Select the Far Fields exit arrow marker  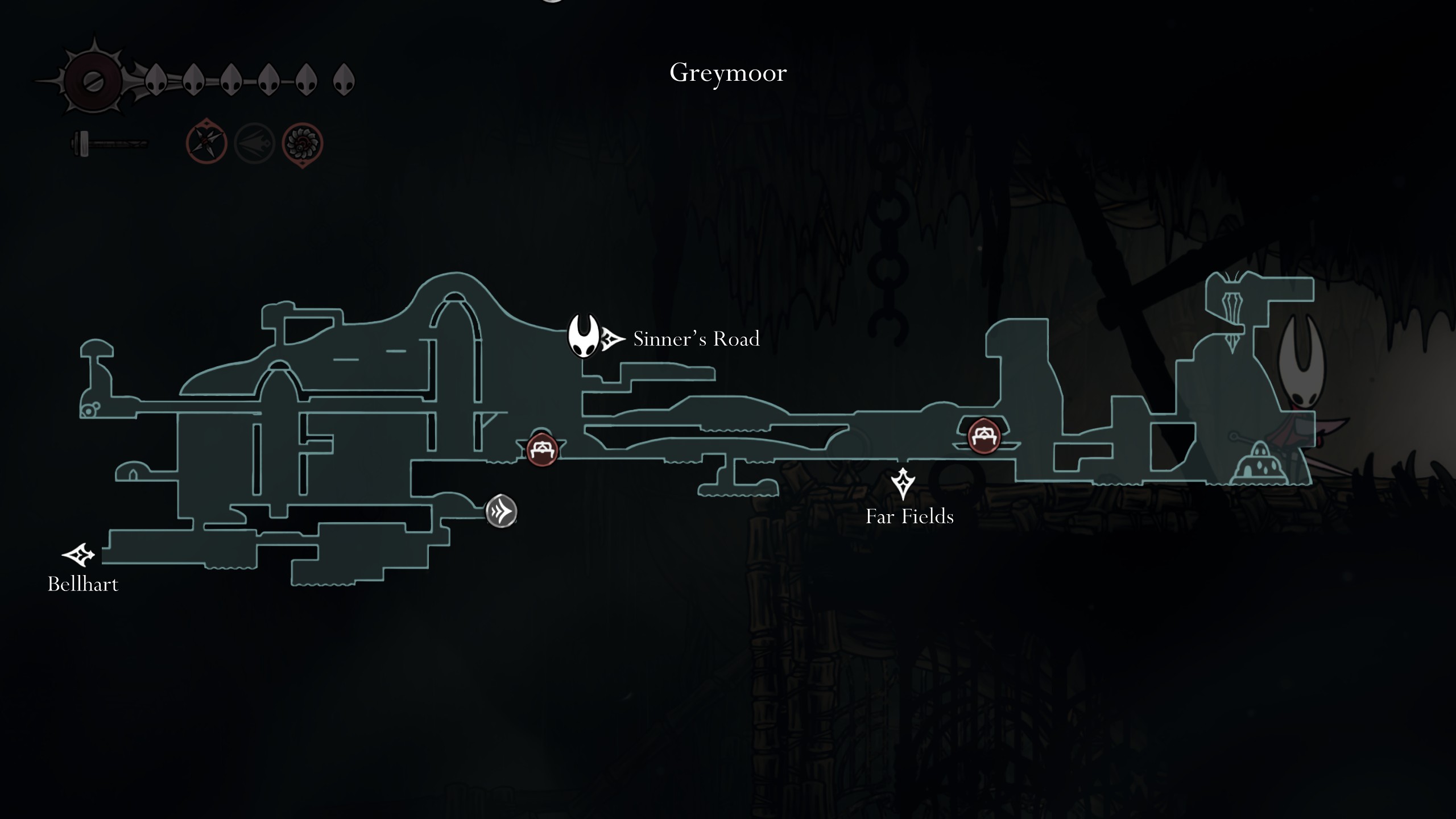coord(903,483)
